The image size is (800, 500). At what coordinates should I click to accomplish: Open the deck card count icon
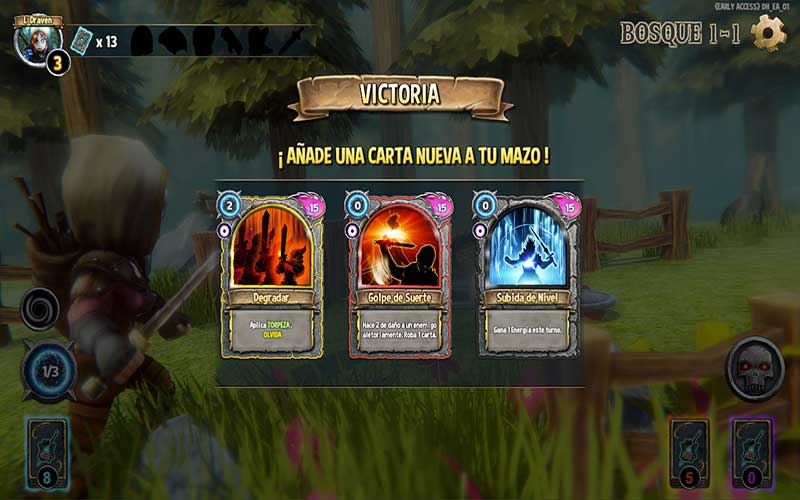(81, 41)
